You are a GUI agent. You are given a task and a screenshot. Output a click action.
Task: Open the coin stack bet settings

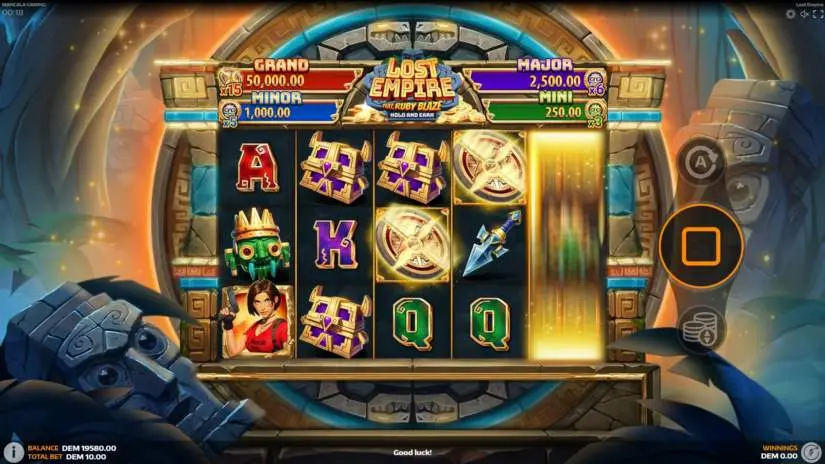coord(700,329)
